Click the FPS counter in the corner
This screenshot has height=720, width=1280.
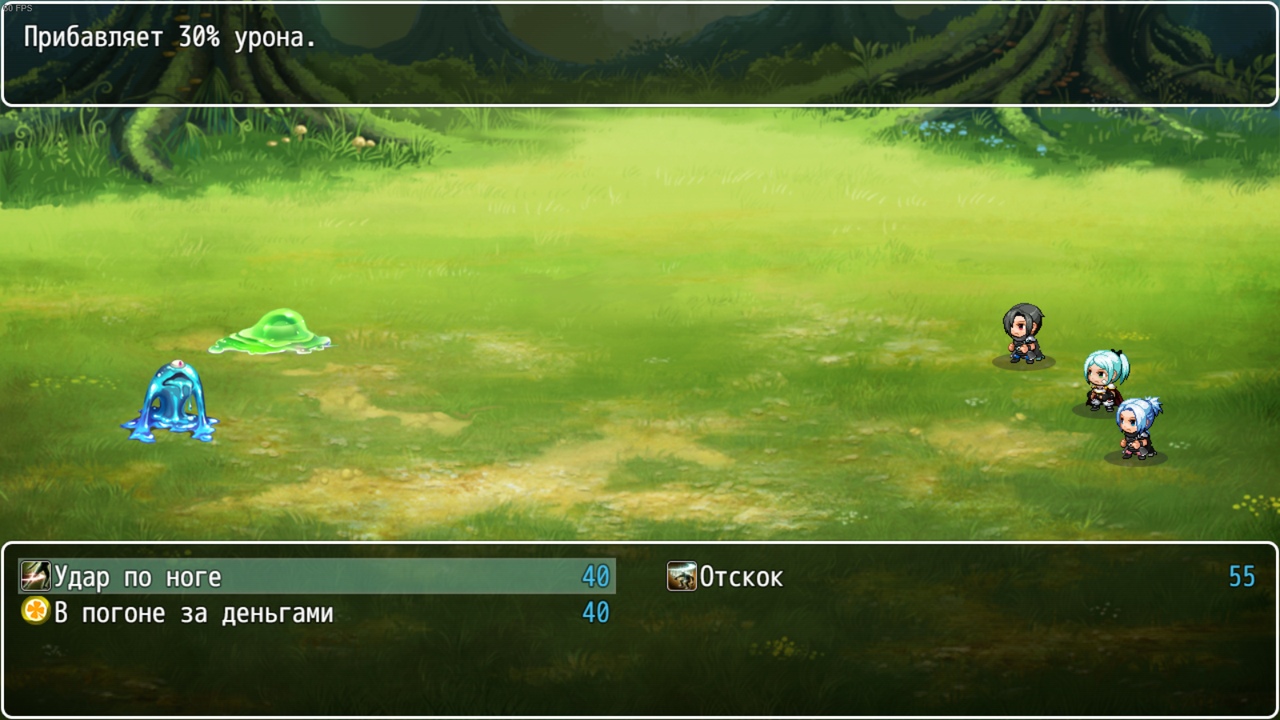14,5
